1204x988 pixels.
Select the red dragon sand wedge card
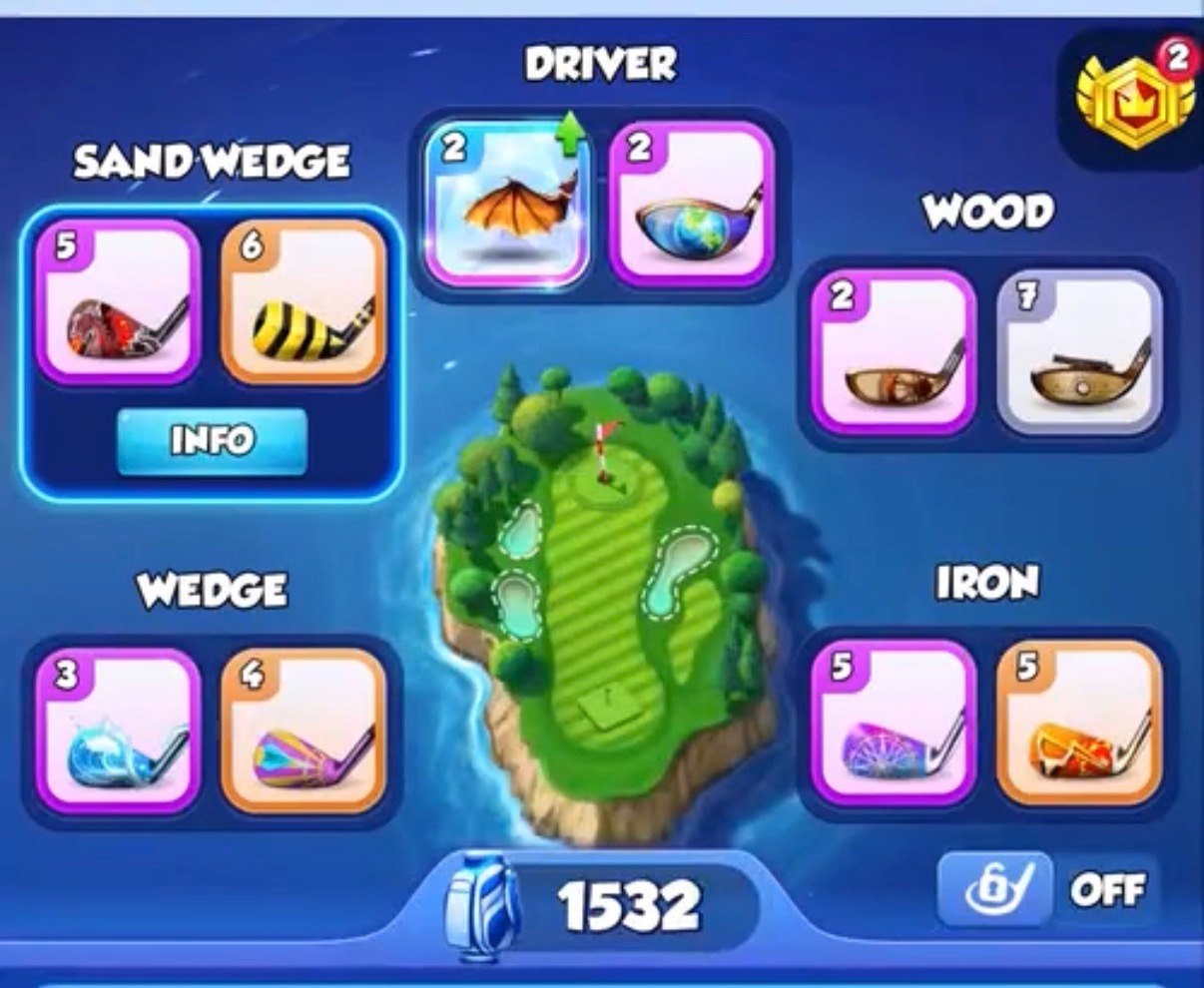point(118,301)
